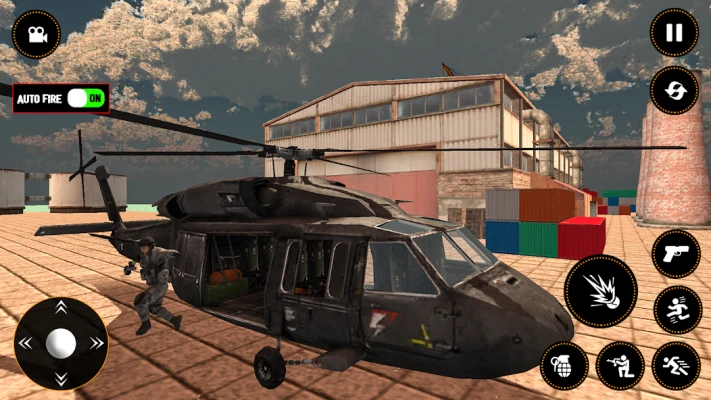The height and width of the screenshot is (400, 711).
Task: Activate the sprint button
Action: (x=676, y=365)
